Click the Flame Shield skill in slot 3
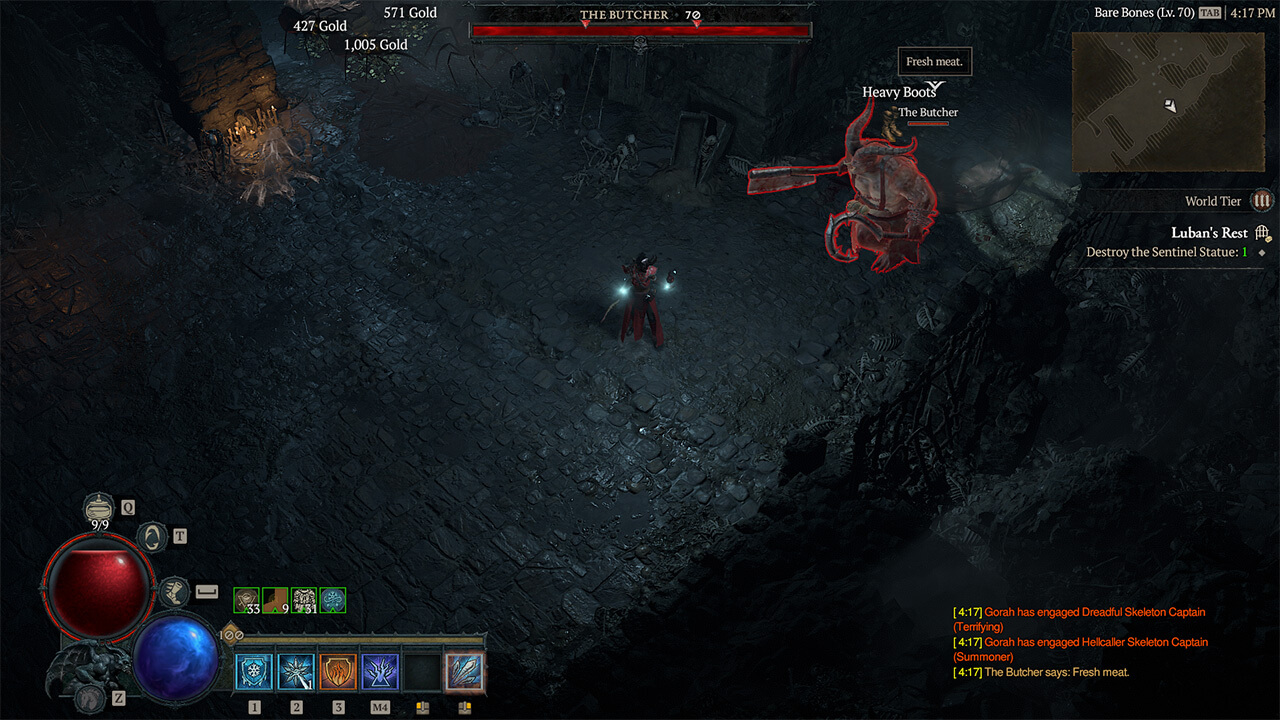 coord(338,671)
